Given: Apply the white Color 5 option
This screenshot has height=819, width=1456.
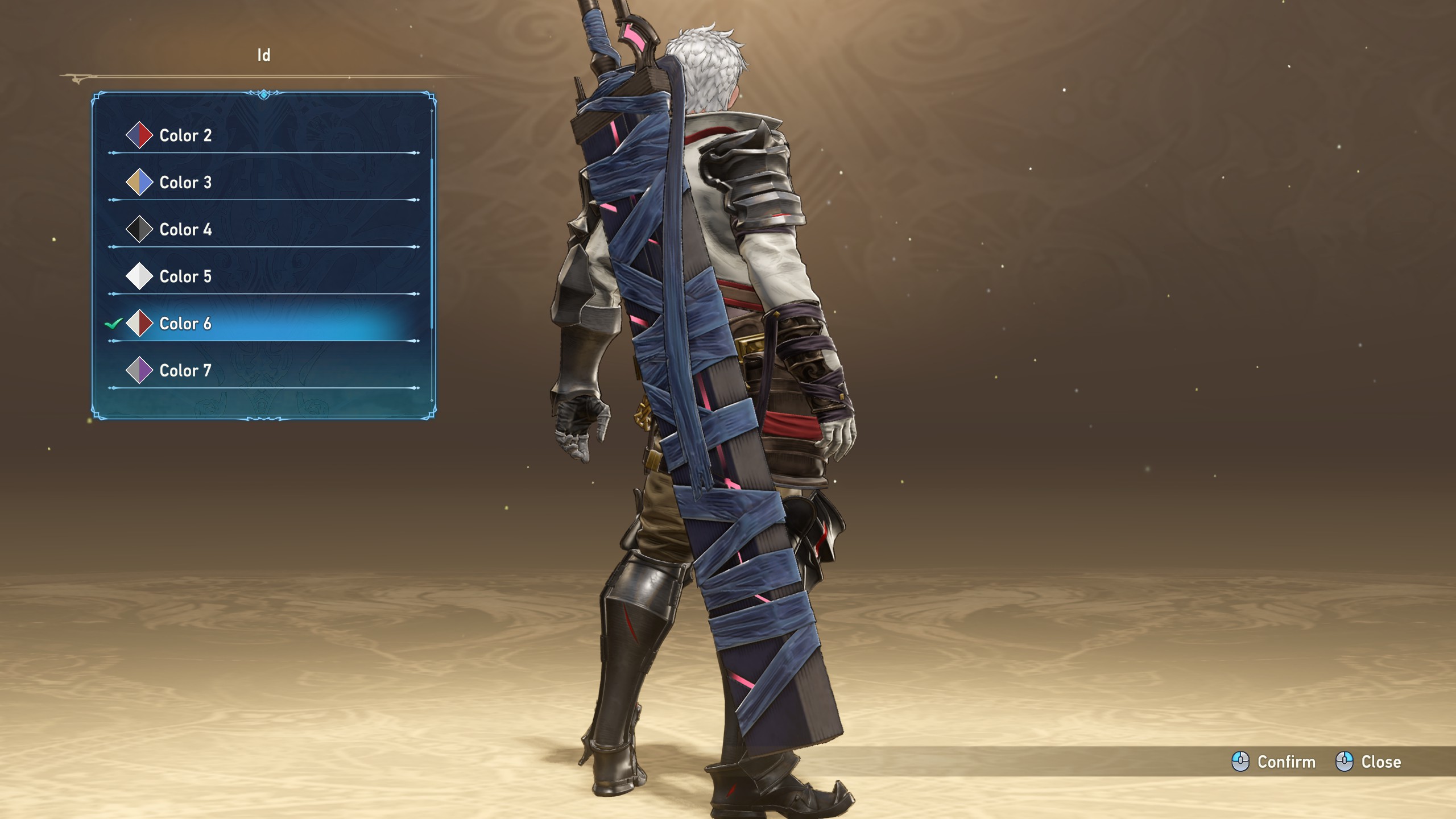Looking at the screenshot, I should click(185, 276).
